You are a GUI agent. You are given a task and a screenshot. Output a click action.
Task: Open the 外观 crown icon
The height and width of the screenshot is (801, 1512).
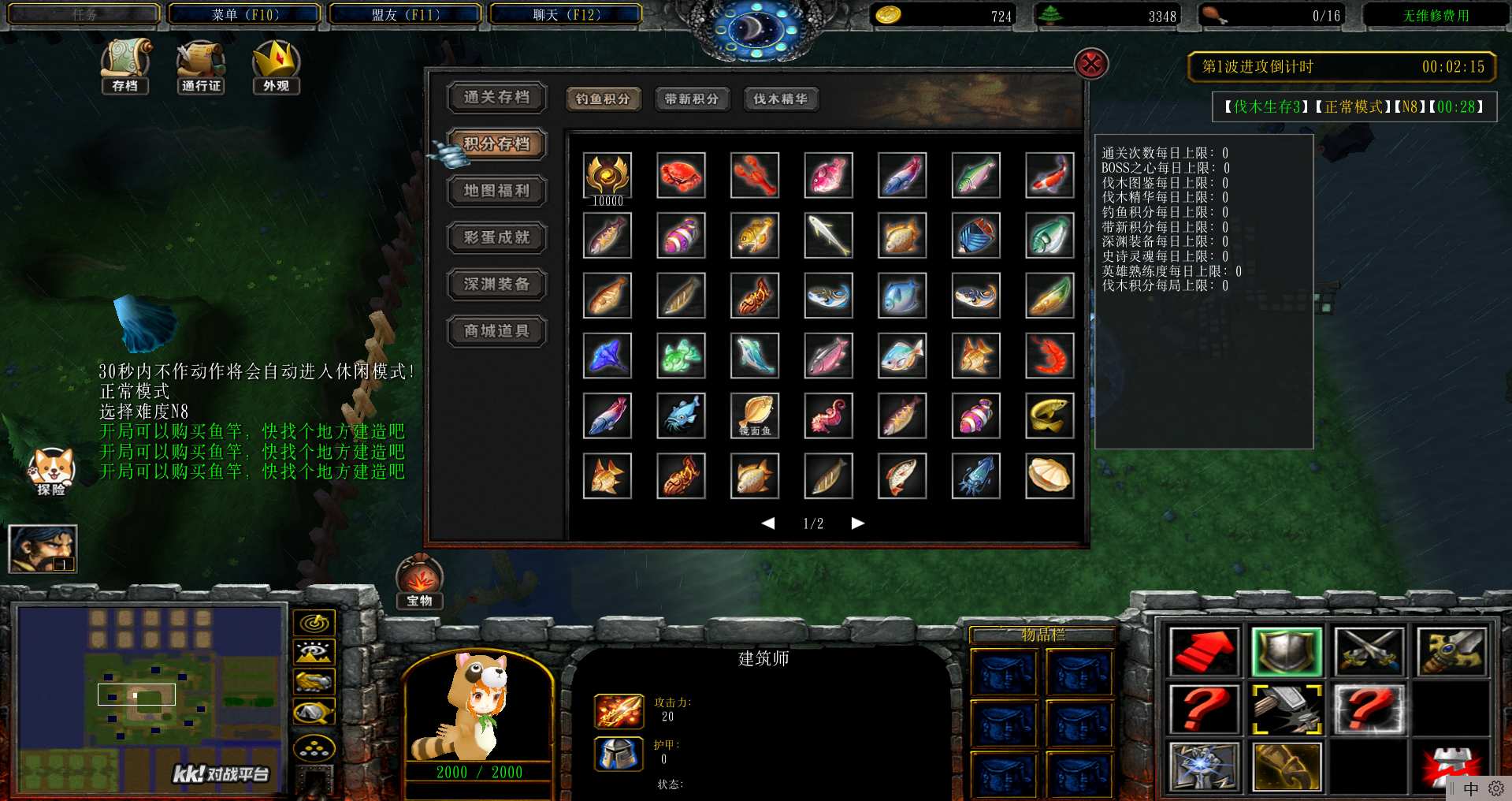tap(276, 65)
